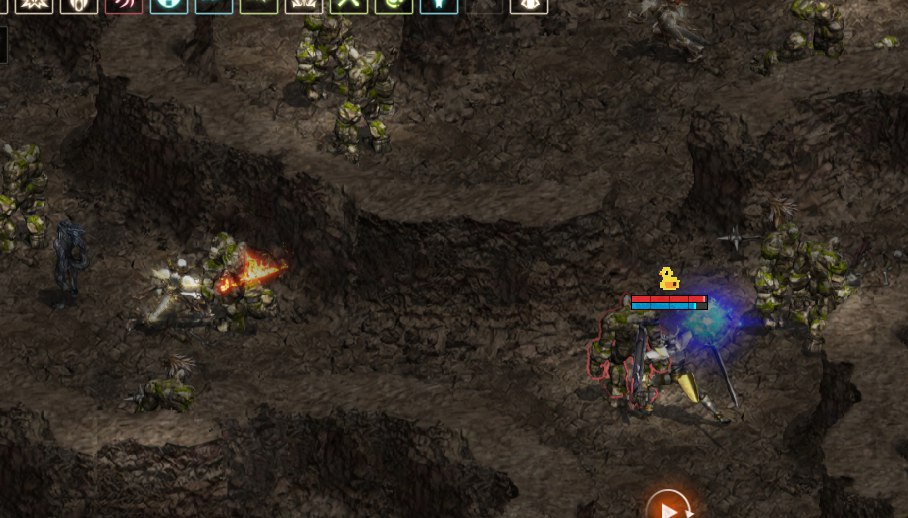The image size is (908, 518).
Task: Select the green crossed-blades skill icon
Action: point(348,5)
